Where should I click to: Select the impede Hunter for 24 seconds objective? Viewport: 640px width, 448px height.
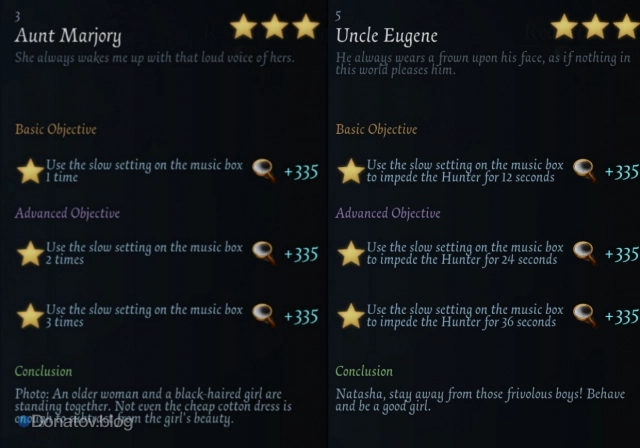465,253
